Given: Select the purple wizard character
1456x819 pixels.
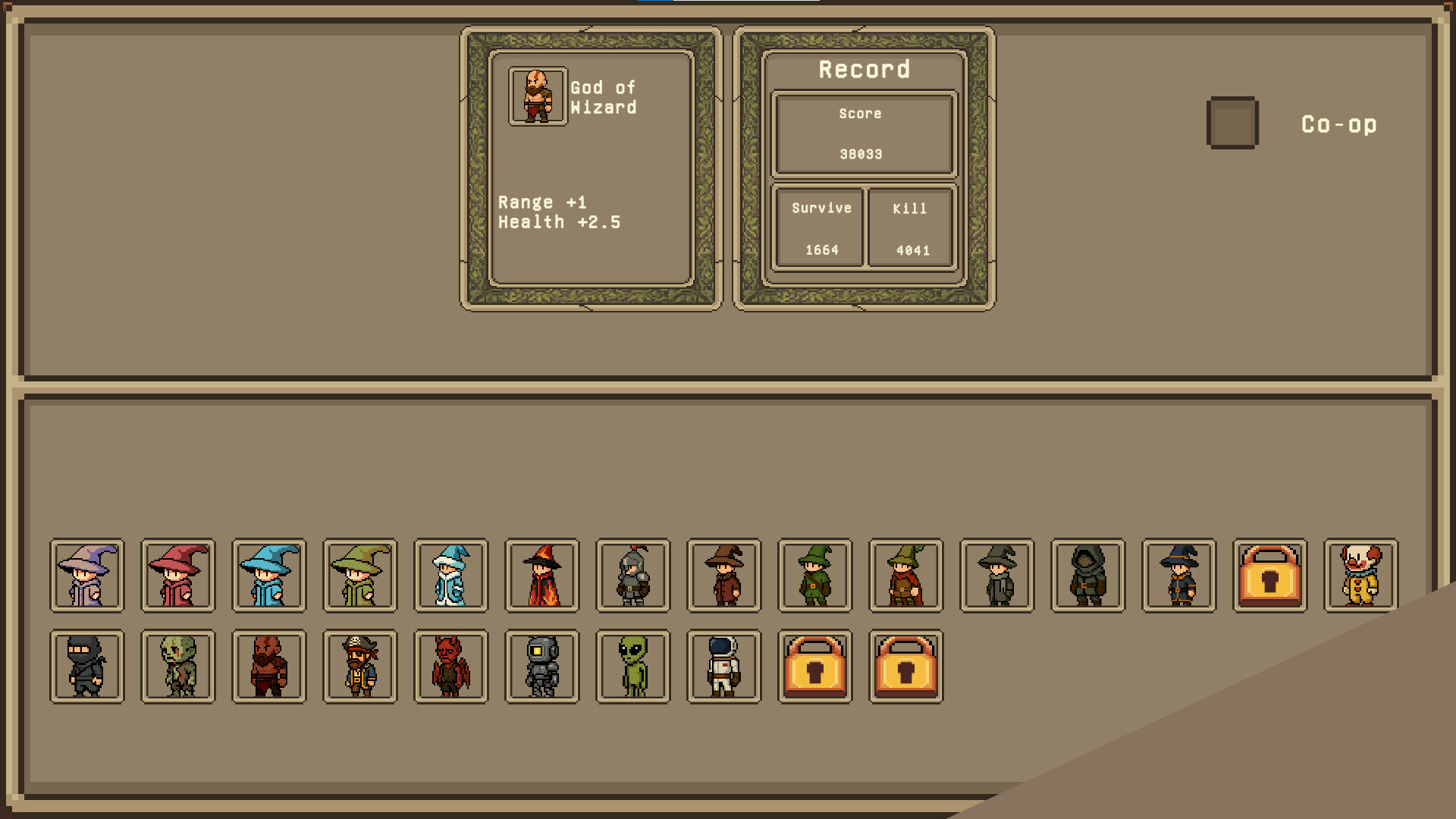Looking at the screenshot, I should click(x=86, y=575).
